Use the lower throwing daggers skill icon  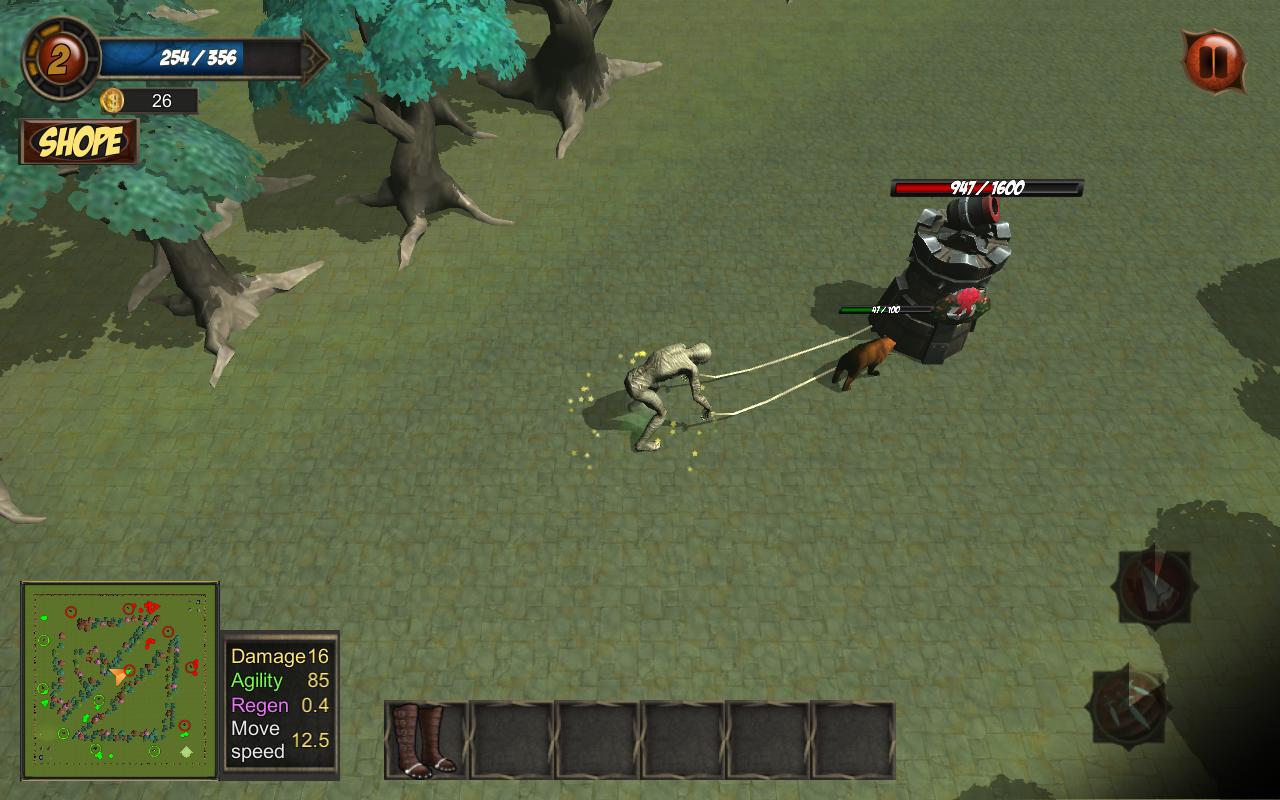(1131, 706)
